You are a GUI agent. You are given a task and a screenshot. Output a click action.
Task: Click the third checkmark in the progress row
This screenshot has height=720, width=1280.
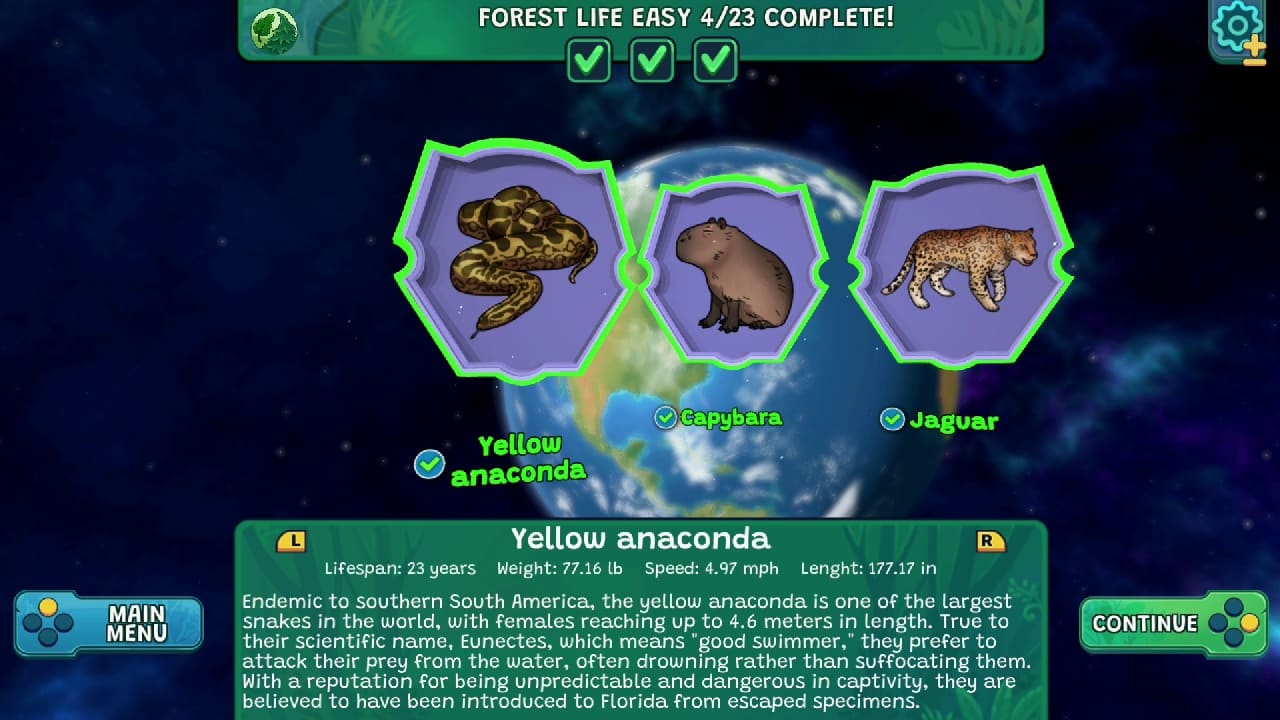click(x=714, y=60)
